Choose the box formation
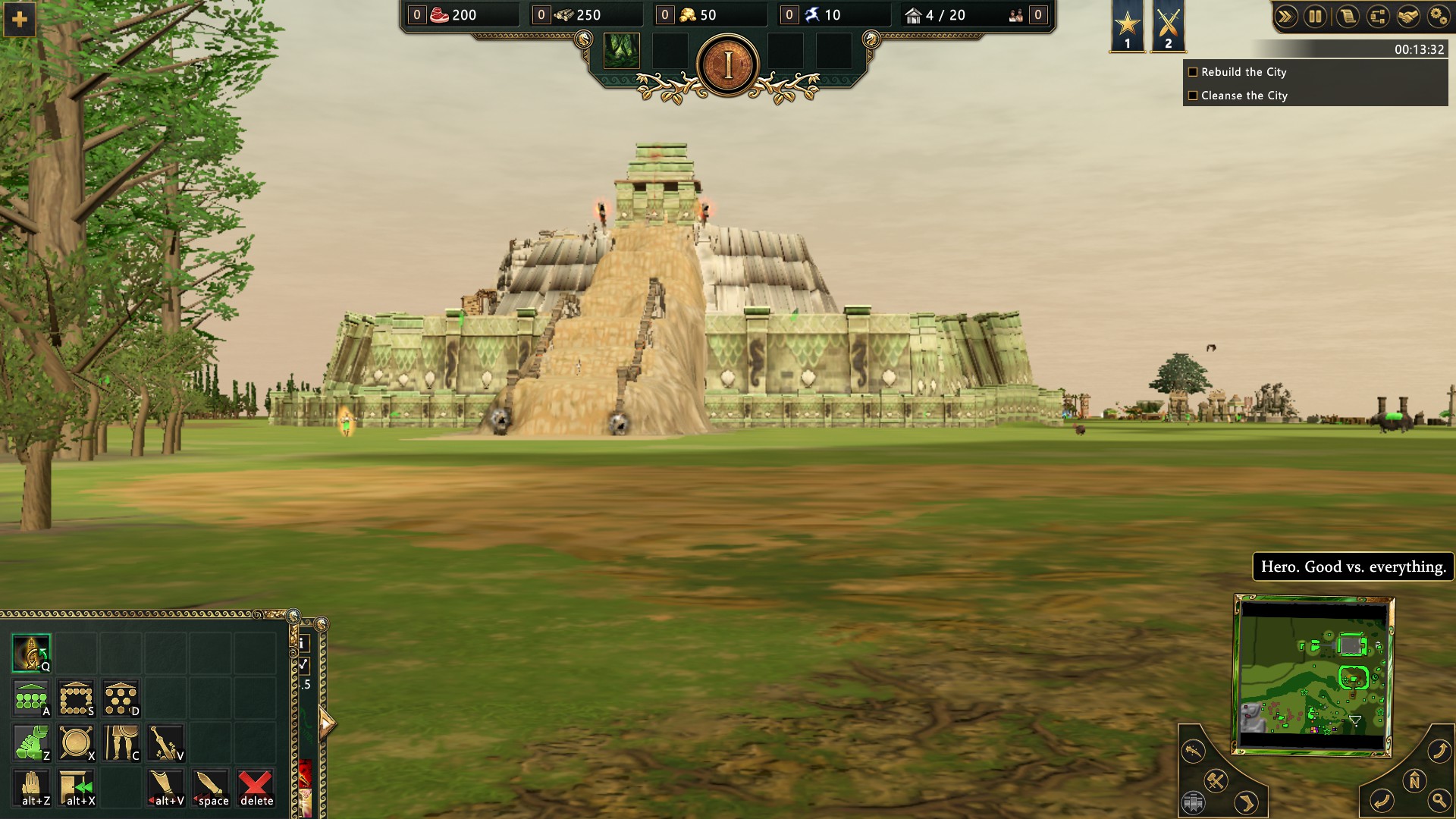1456x819 pixels. pos(76,698)
